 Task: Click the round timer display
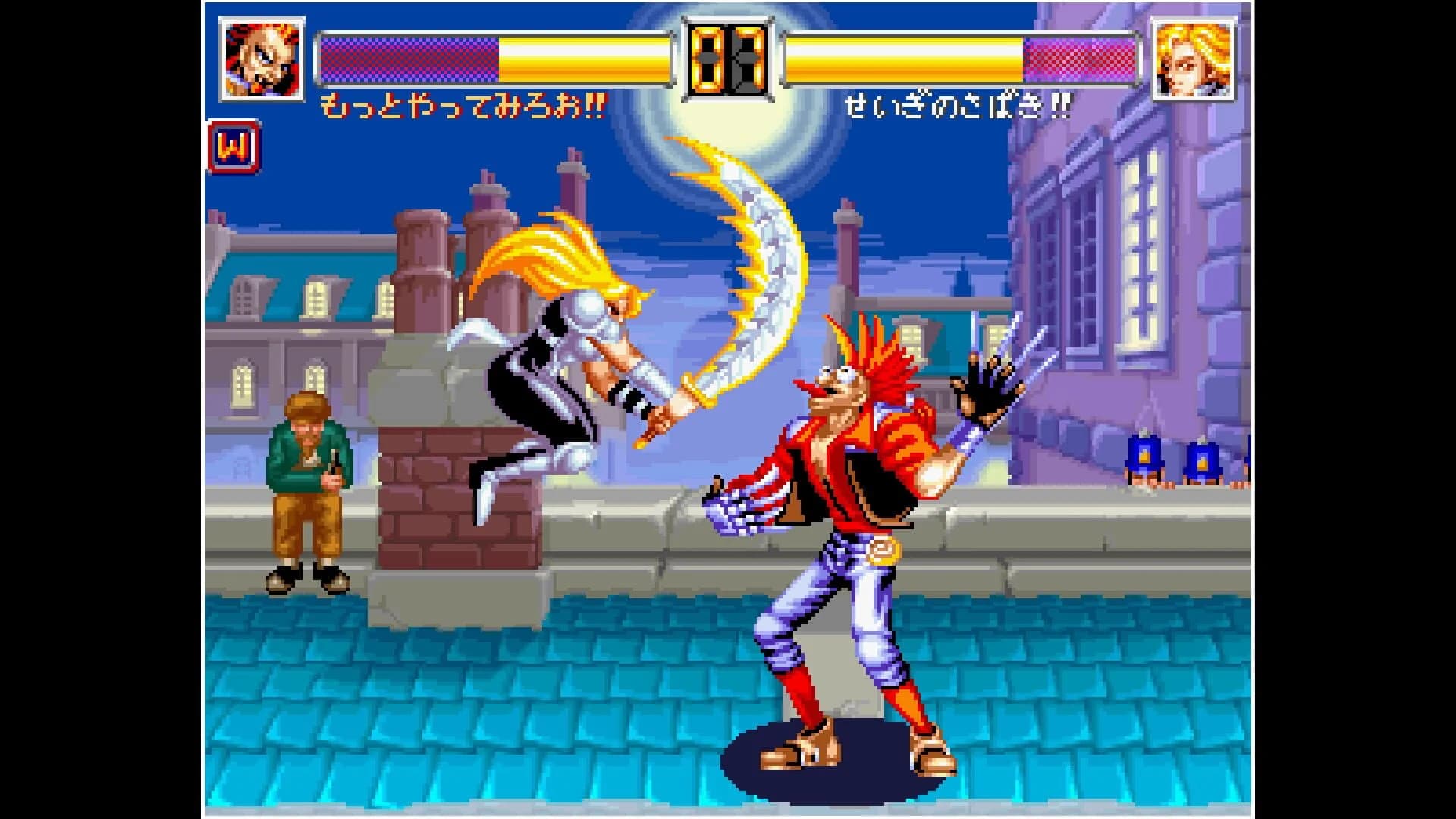(x=726, y=61)
